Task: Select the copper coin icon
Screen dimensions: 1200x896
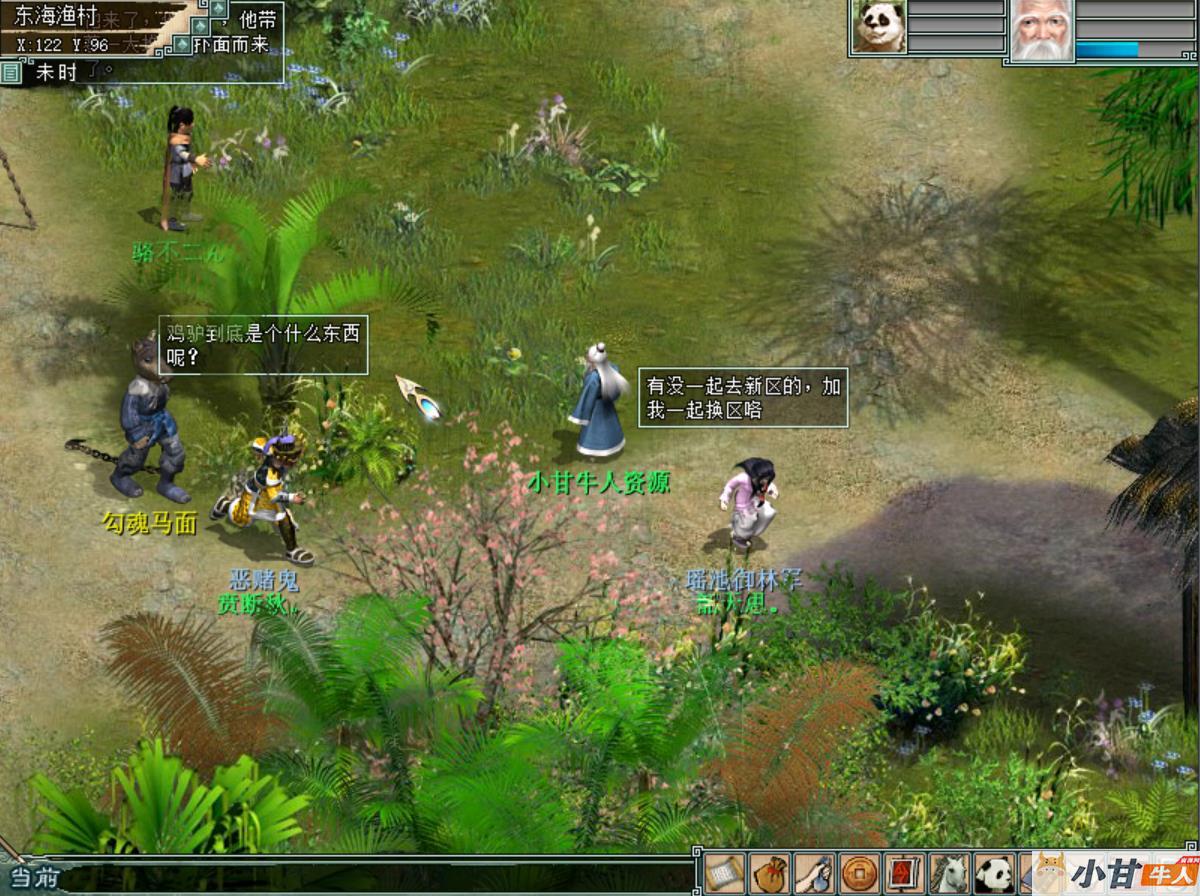Action: tap(859, 873)
